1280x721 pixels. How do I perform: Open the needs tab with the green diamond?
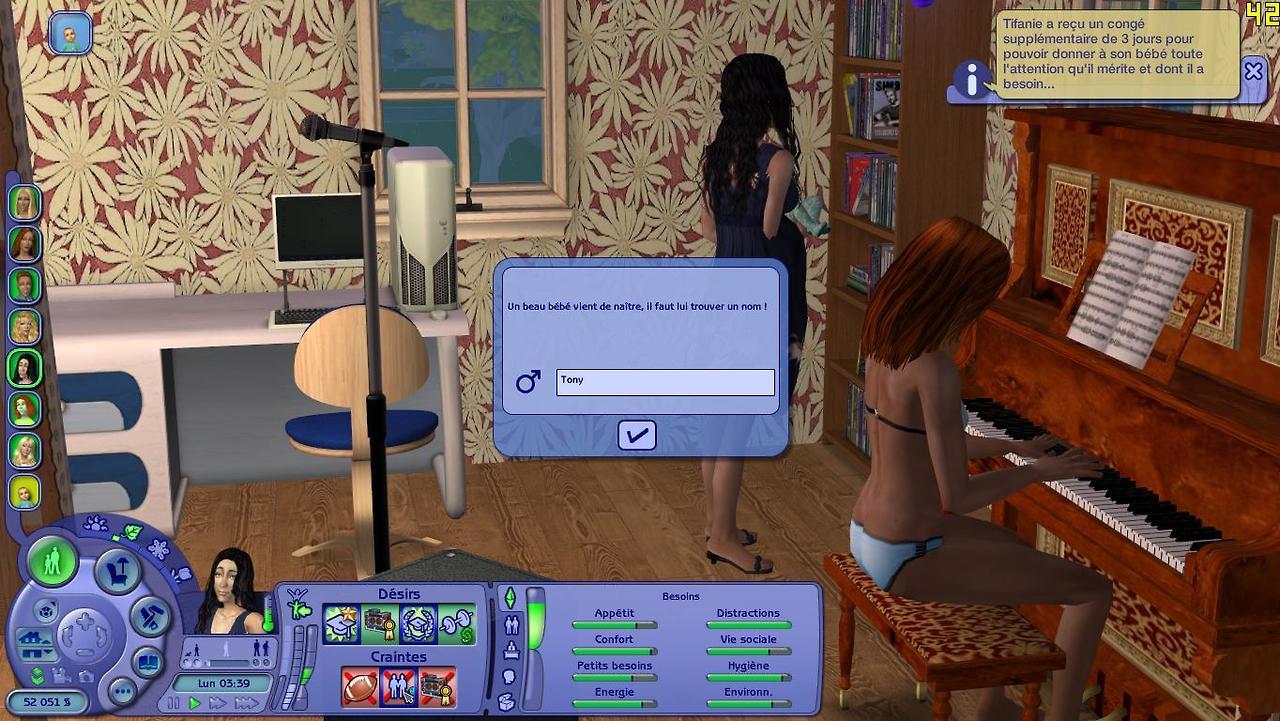[510, 598]
